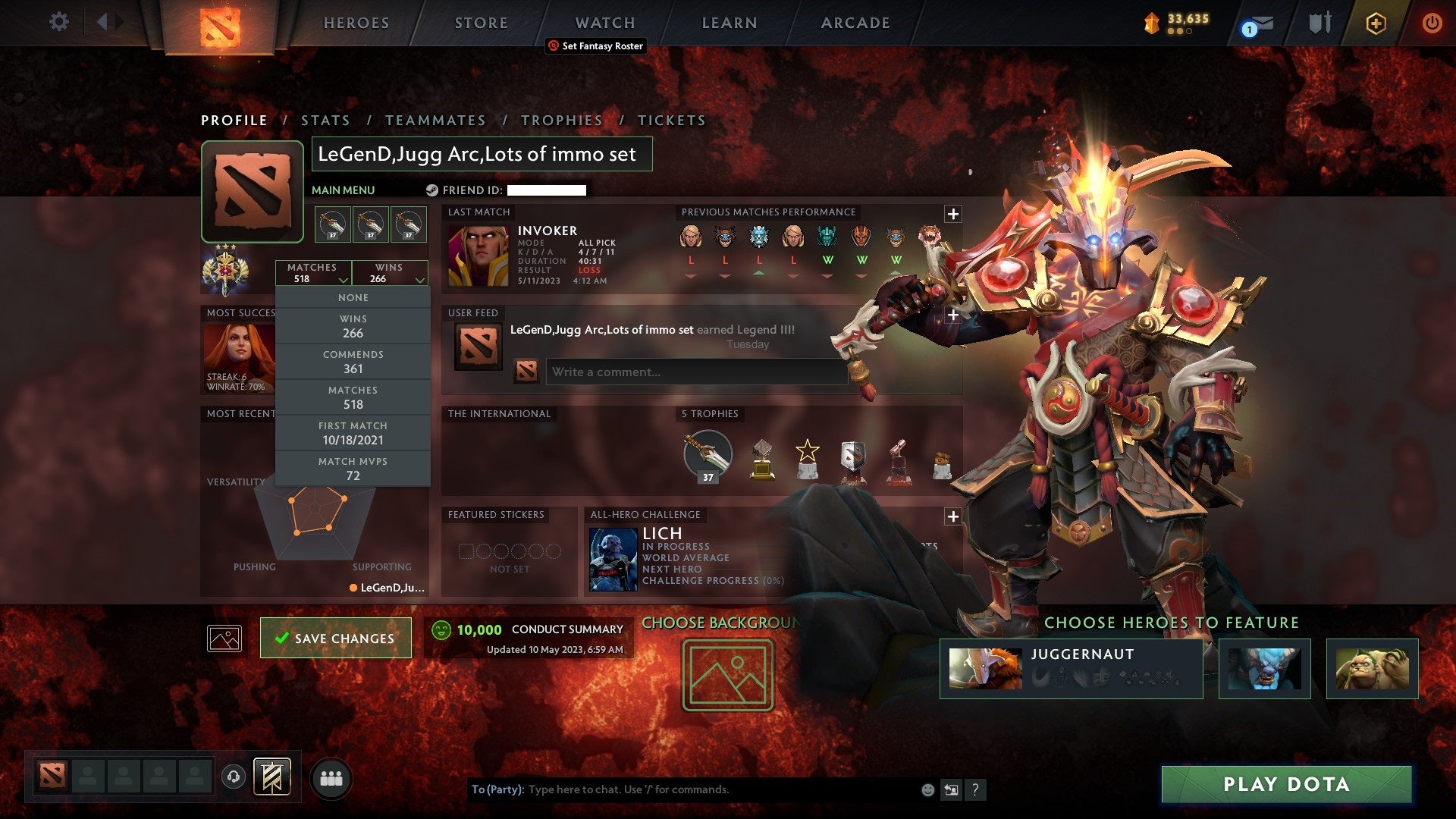This screenshot has width=1456, height=819.
Task: Expand Previous Matches Performance with plus button
Action: point(952,213)
